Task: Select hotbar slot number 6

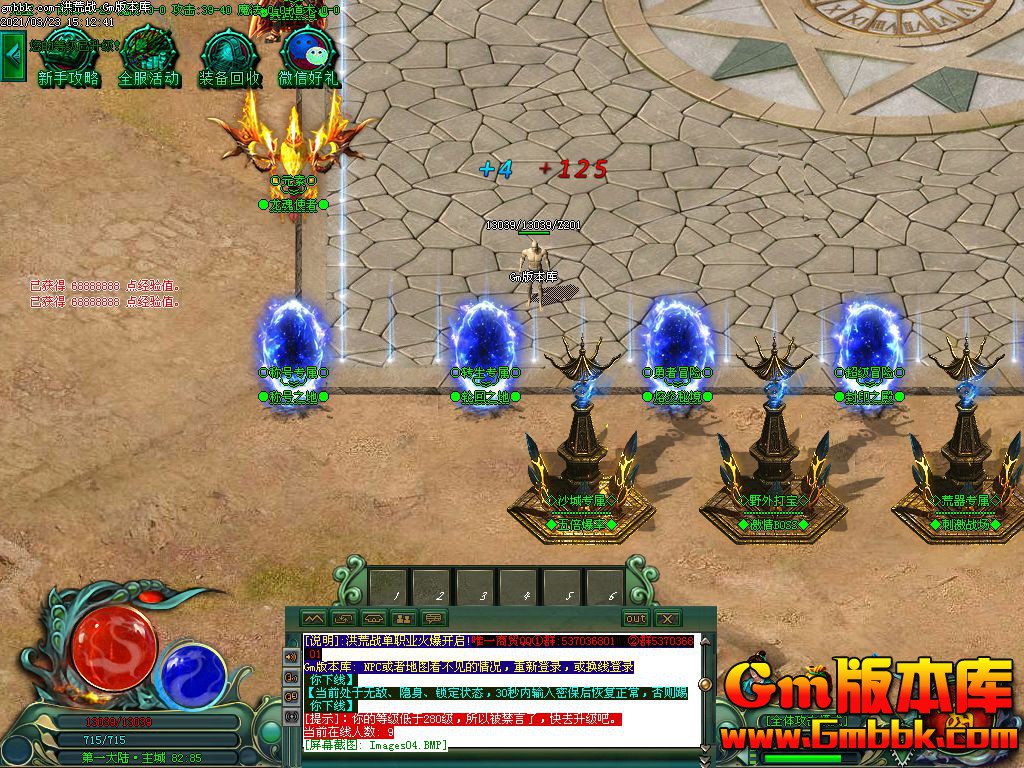Action: (x=607, y=587)
